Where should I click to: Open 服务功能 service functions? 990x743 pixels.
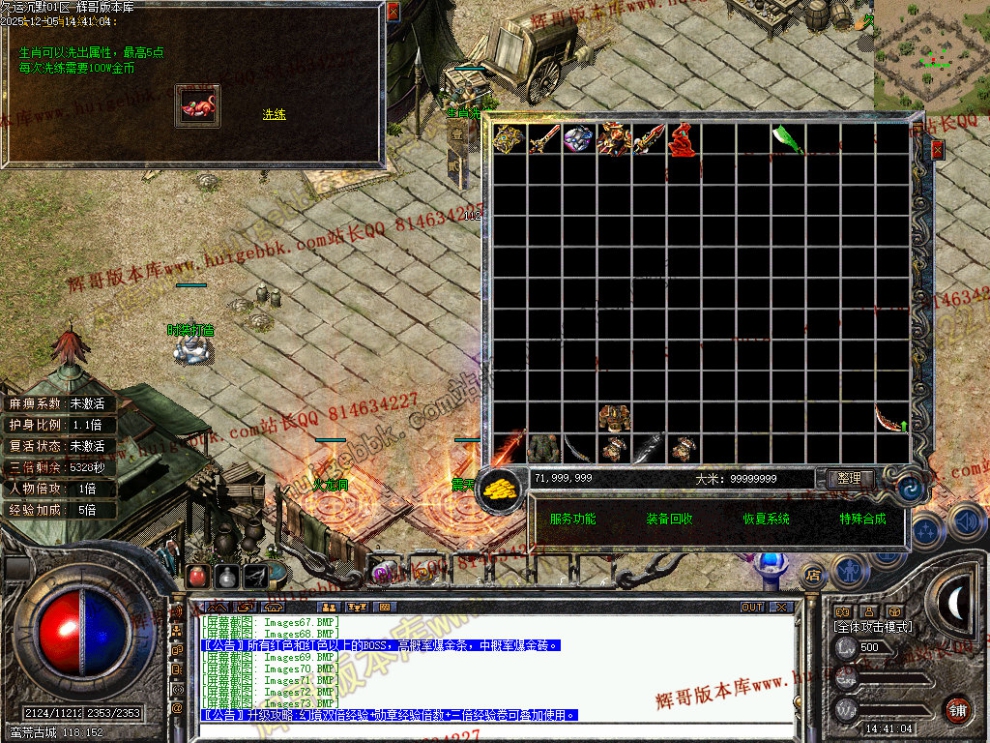pyautogui.click(x=572, y=519)
